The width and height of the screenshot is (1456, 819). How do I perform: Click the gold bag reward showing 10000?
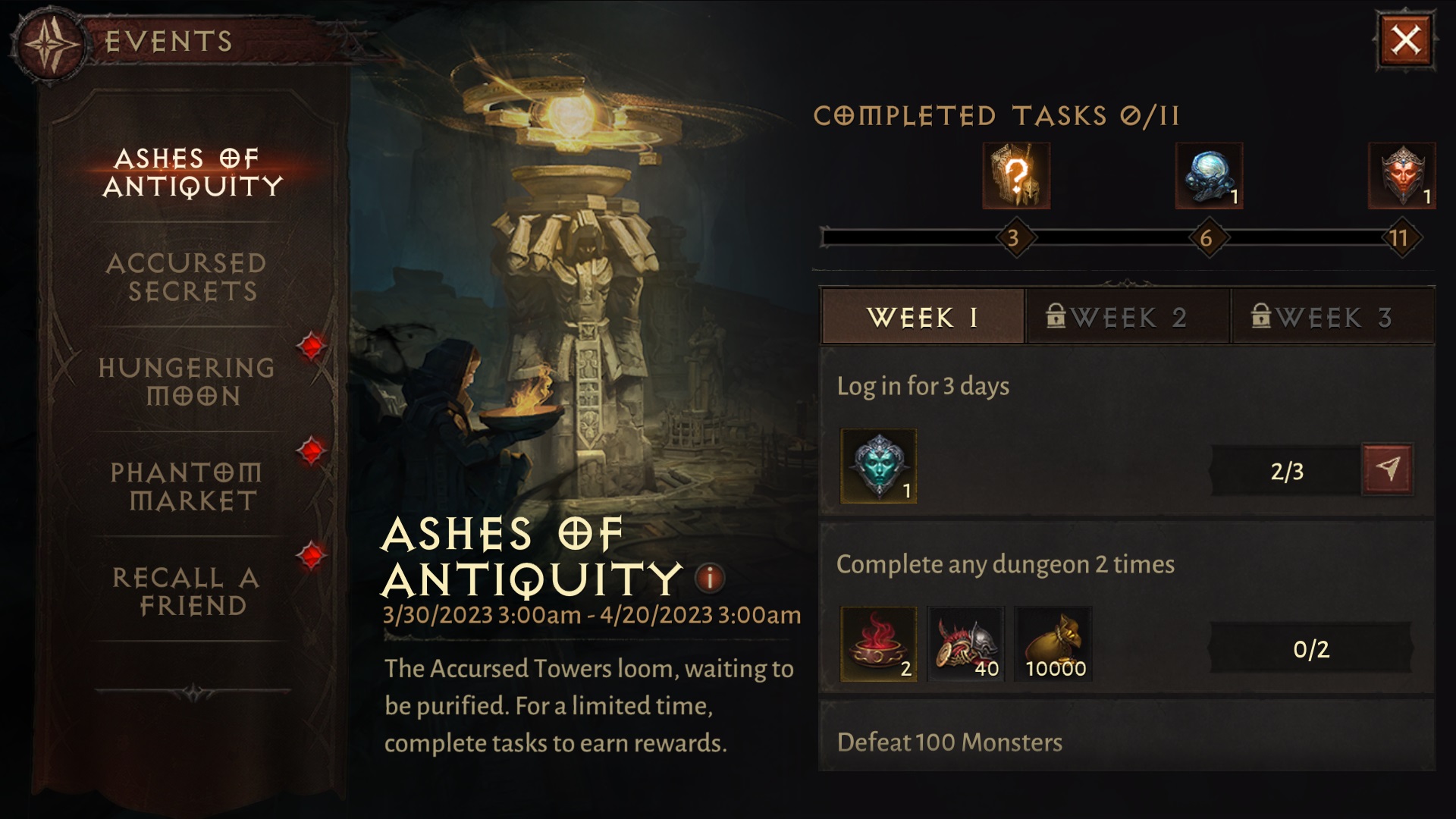click(1053, 643)
